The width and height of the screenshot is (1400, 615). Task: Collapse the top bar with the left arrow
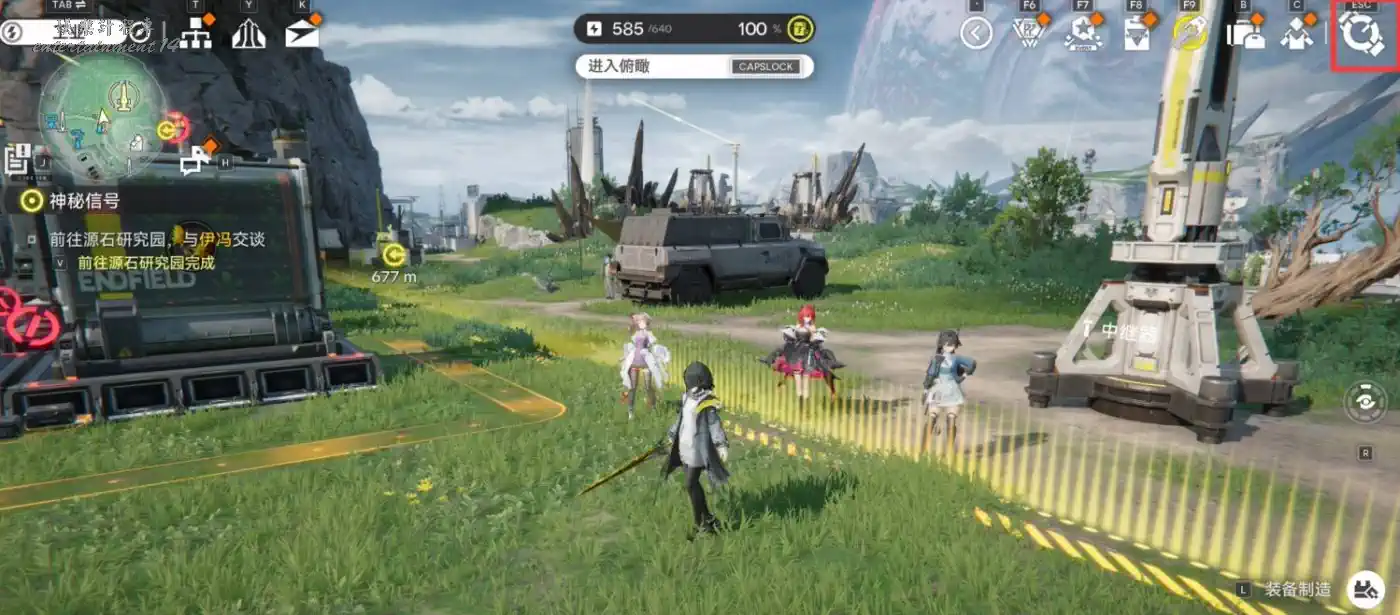[x=976, y=34]
